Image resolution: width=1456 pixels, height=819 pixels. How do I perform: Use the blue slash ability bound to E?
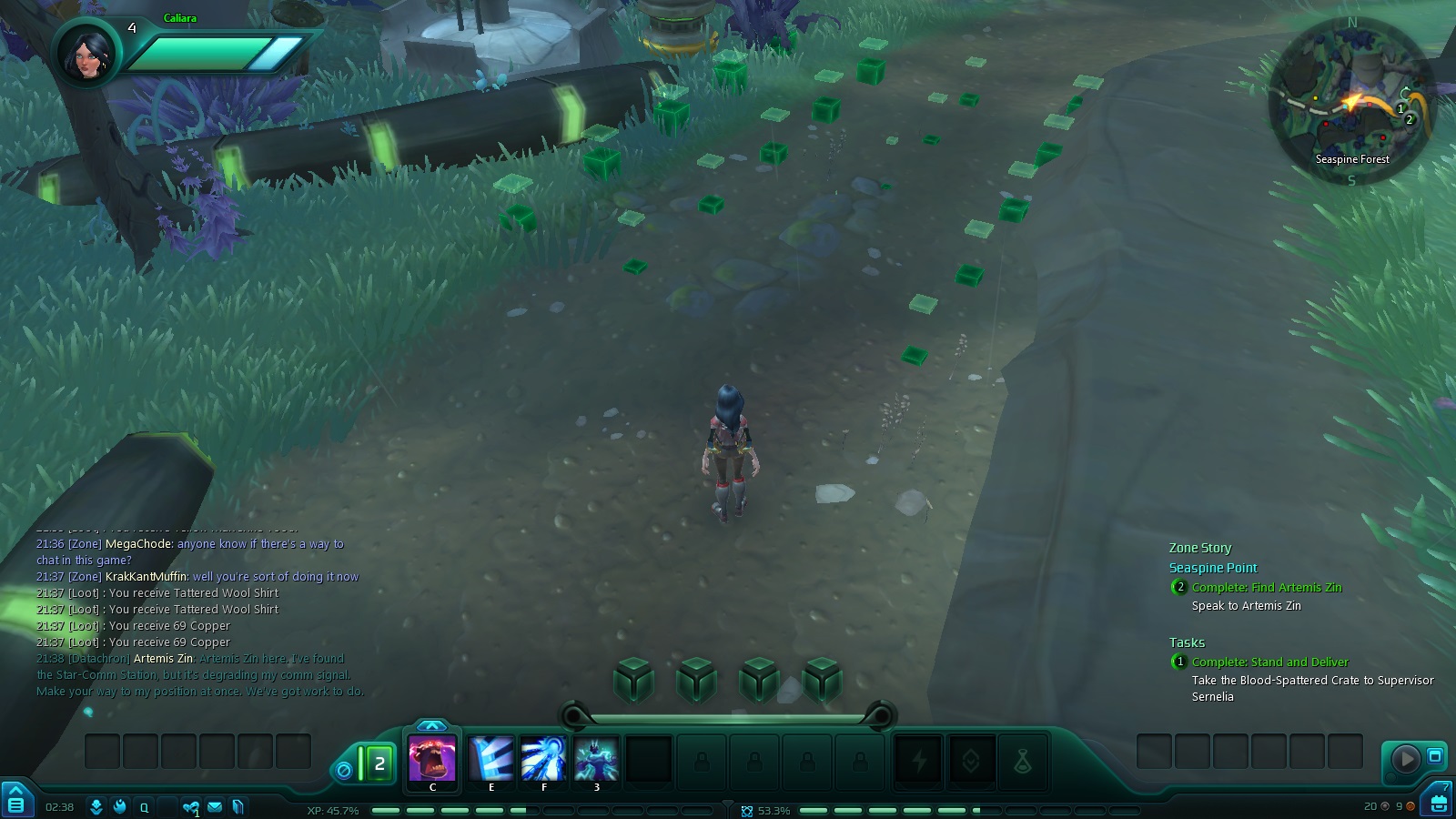pyautogui.click(x=490, y=759)
